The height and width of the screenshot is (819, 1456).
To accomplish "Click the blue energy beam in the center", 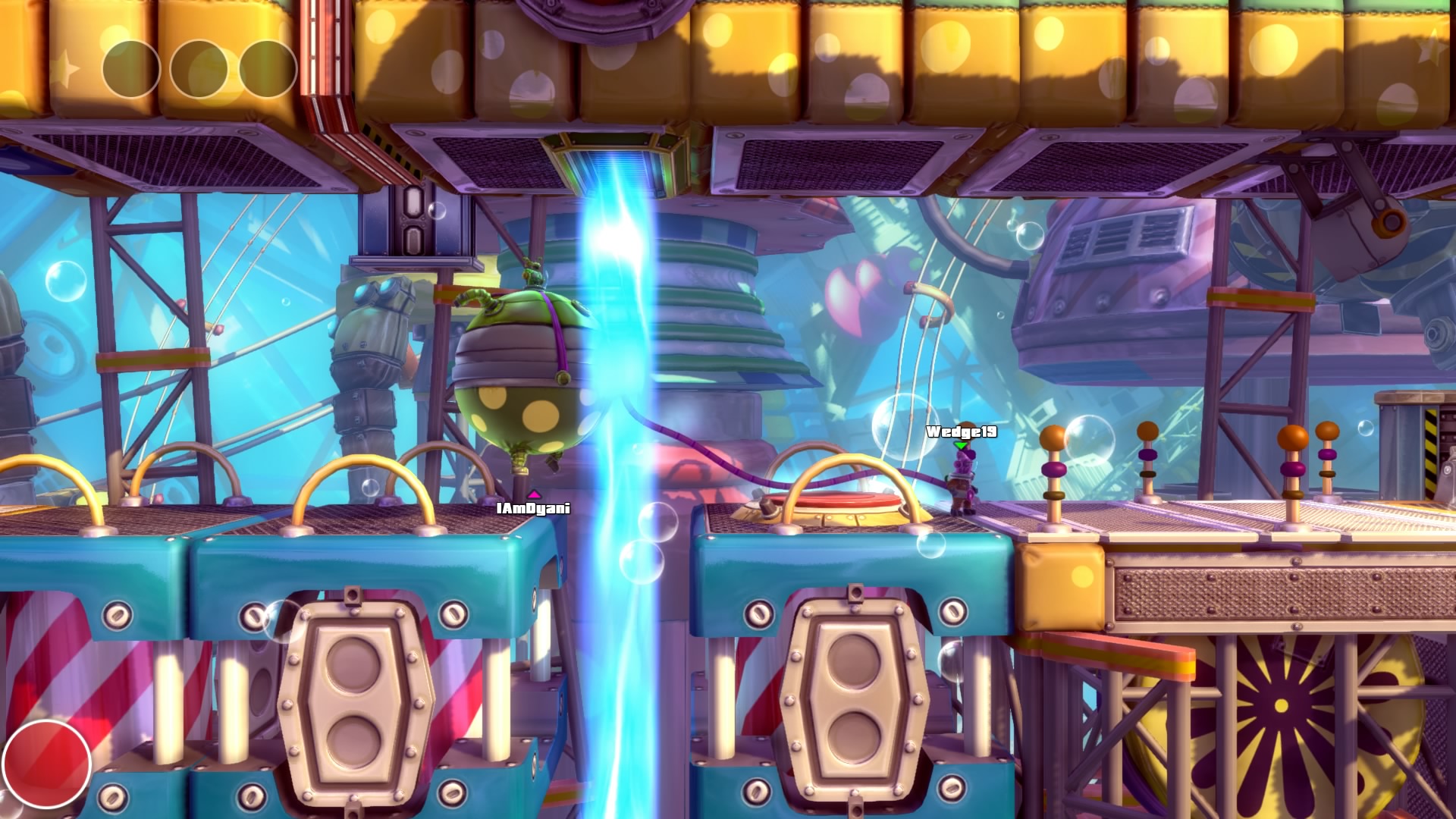I will (618, 379).
